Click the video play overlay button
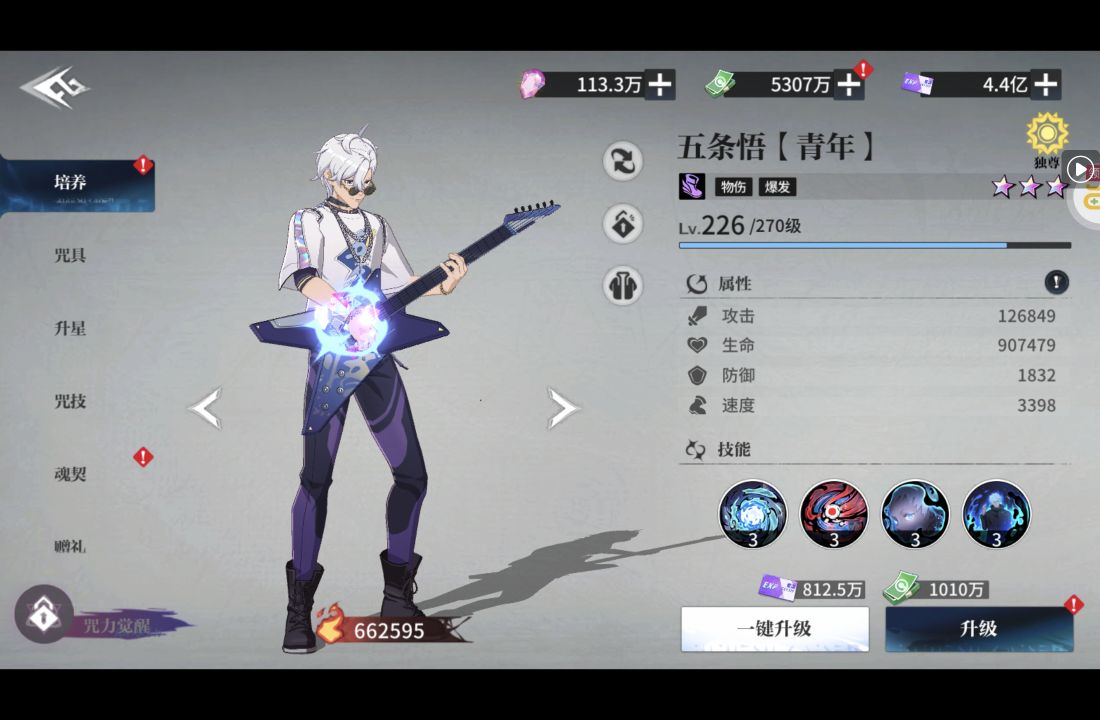 pyautogui.click(x=1080, y=169)
